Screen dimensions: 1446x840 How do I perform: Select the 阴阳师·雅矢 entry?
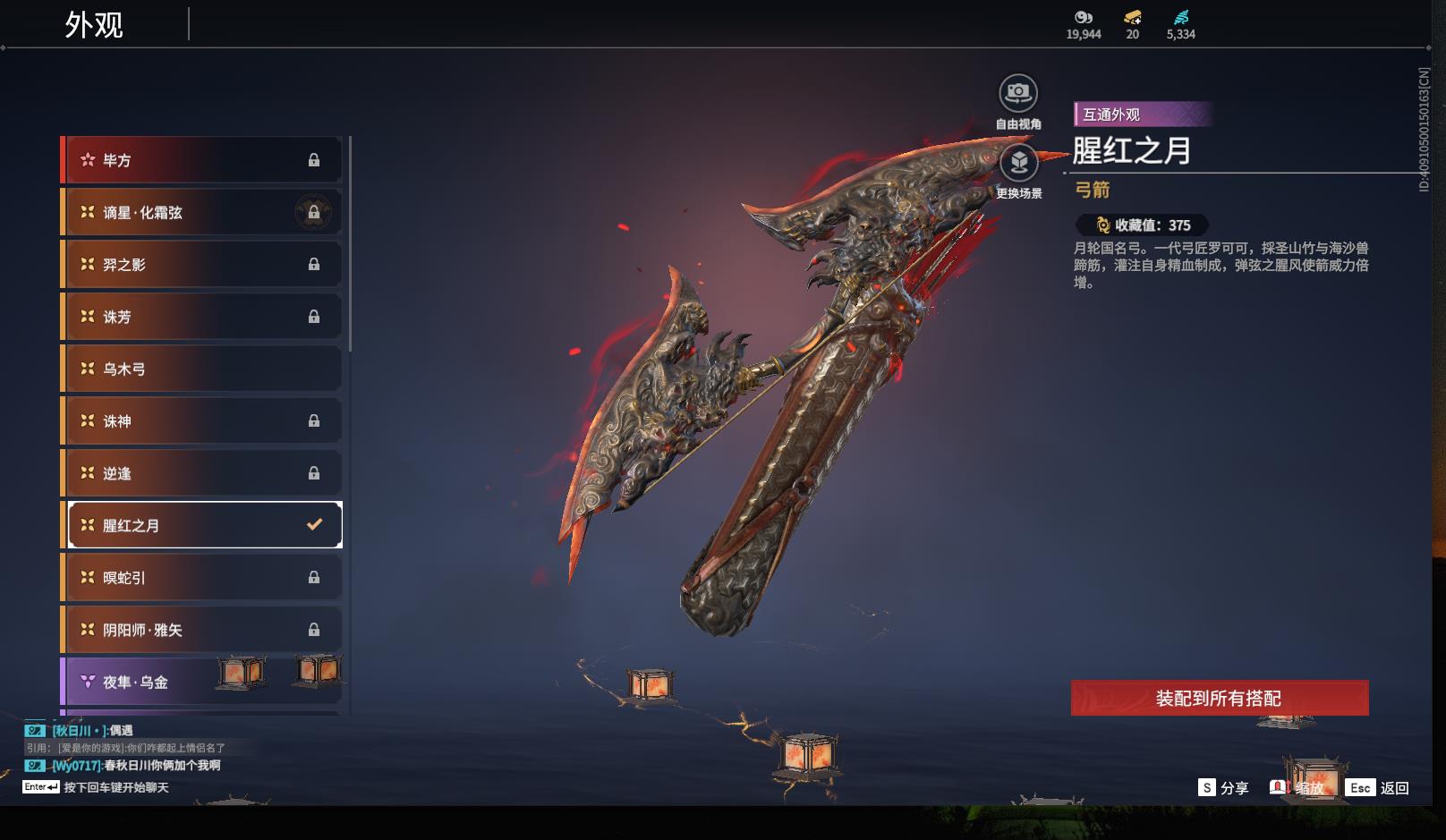202,630
